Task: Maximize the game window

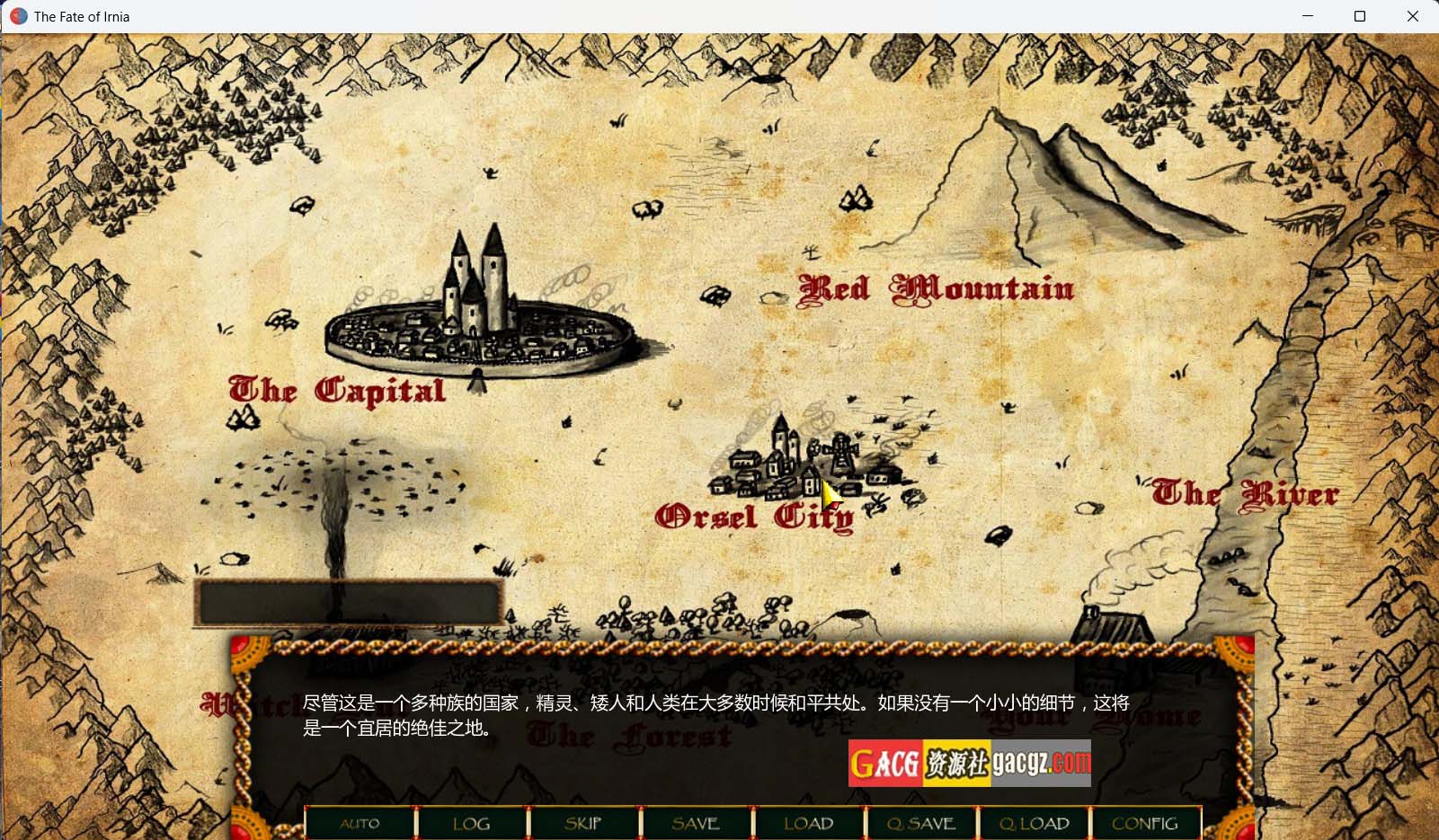Action: pyautogui.click(x=1360, y=16)
